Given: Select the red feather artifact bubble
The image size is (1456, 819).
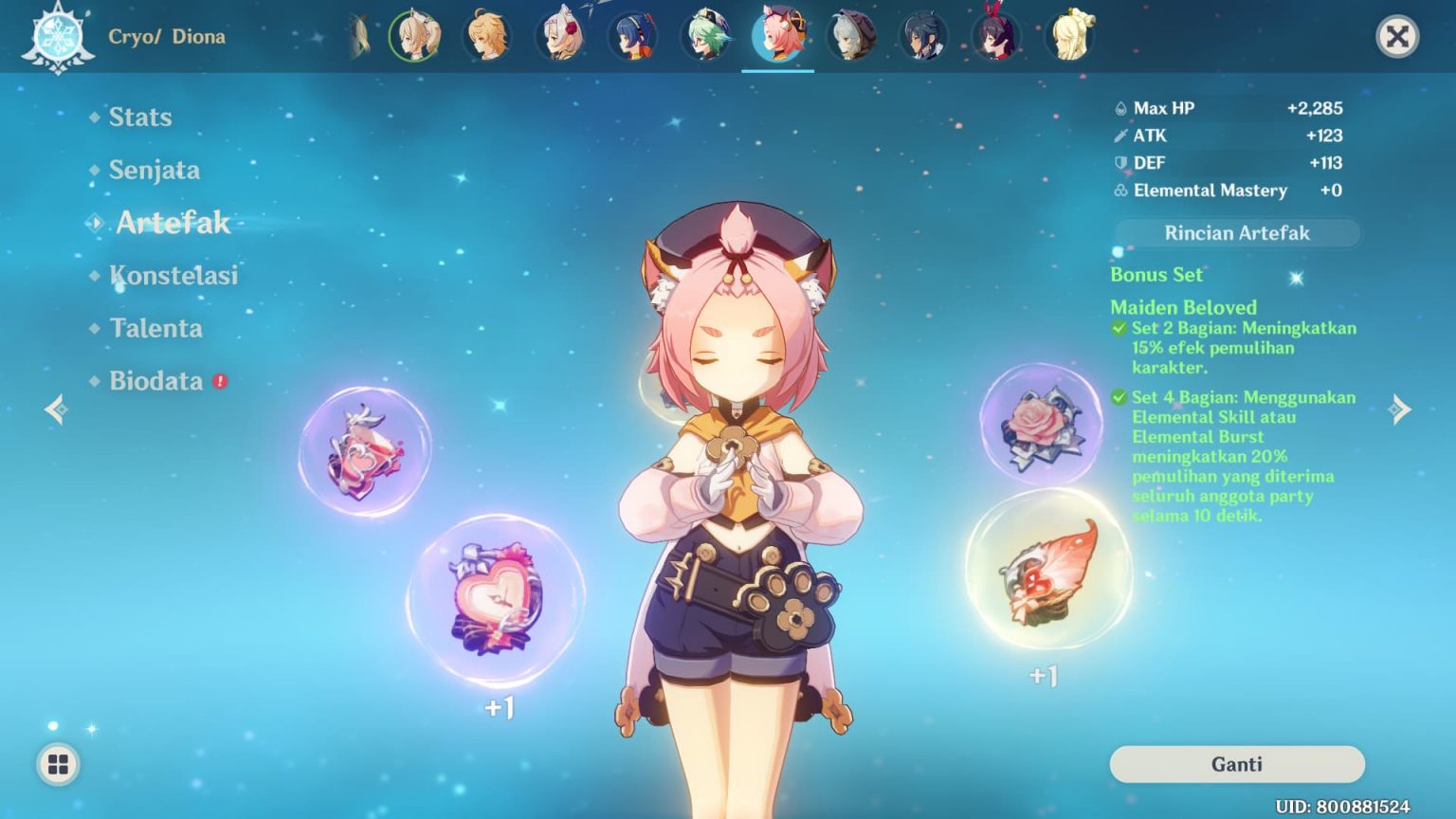Looking at the screenshot, I should tap(1048, 569).
